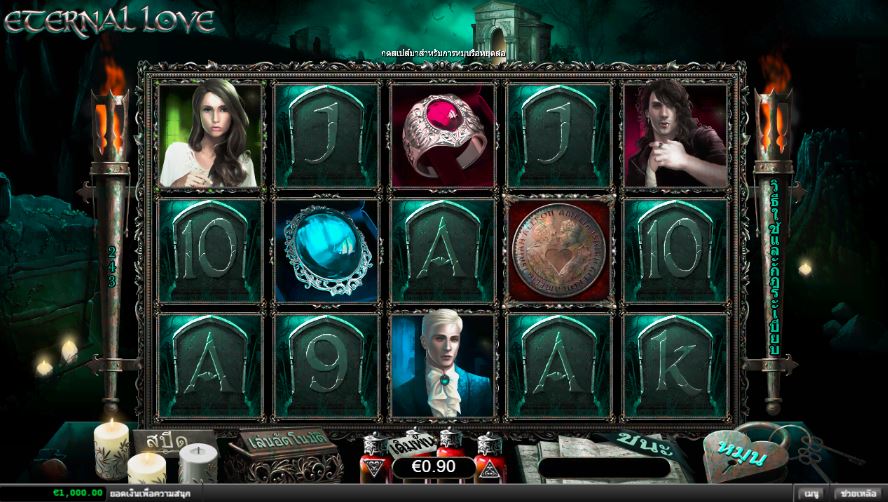The image size is (888, 502).
Task: Open autoplay via the เล่นอัตโนมัติ chest
Action: click(271, 449)
